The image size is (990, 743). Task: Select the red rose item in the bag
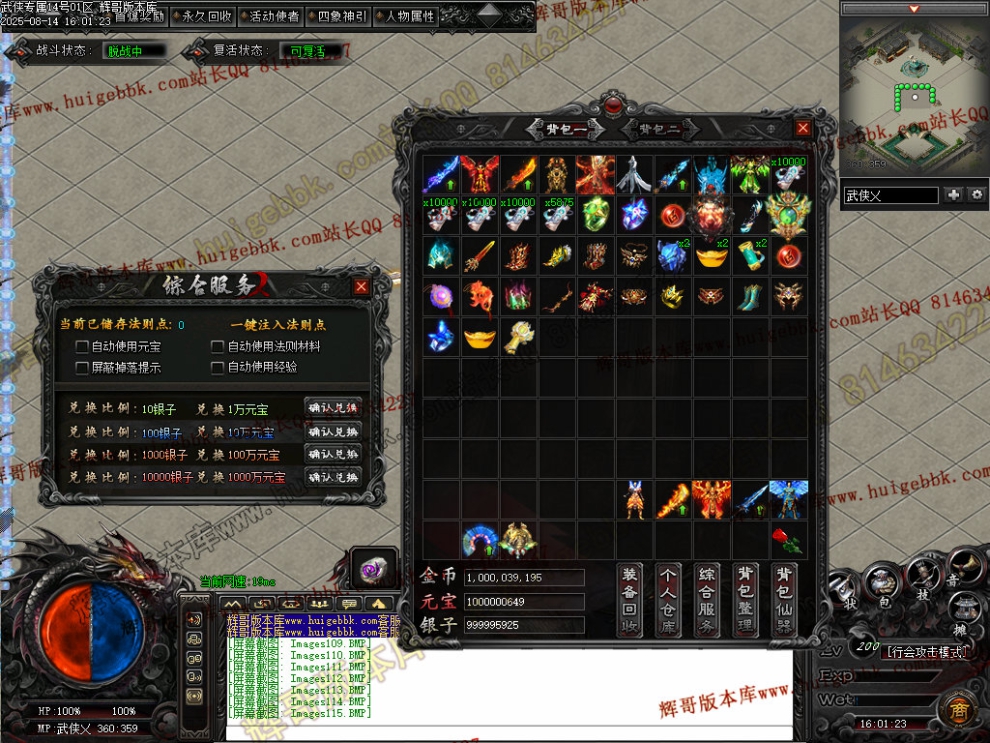(786, 540)
